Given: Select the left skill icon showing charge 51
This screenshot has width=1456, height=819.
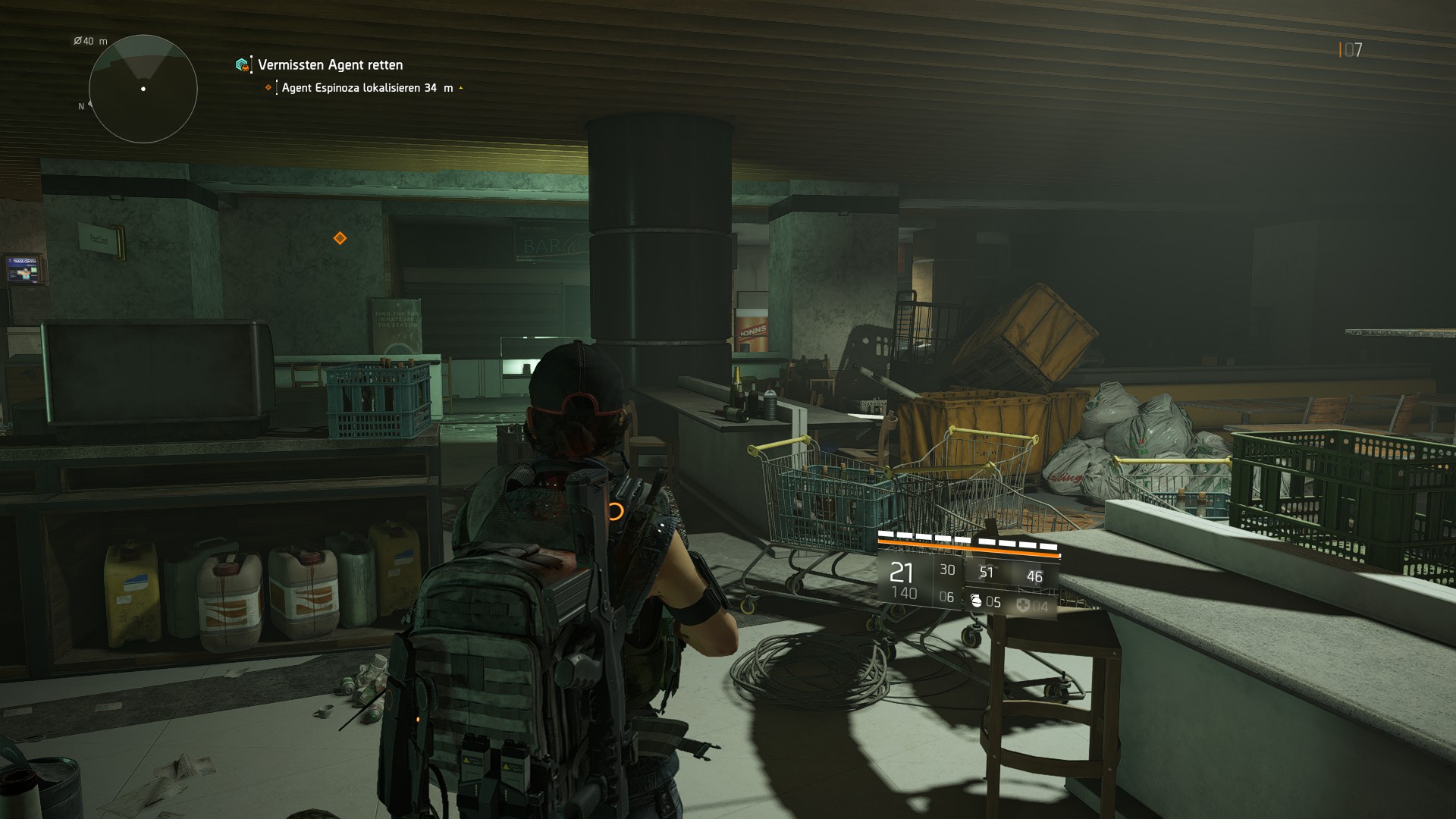Looking at the screenshot, I should coord(987,573).
